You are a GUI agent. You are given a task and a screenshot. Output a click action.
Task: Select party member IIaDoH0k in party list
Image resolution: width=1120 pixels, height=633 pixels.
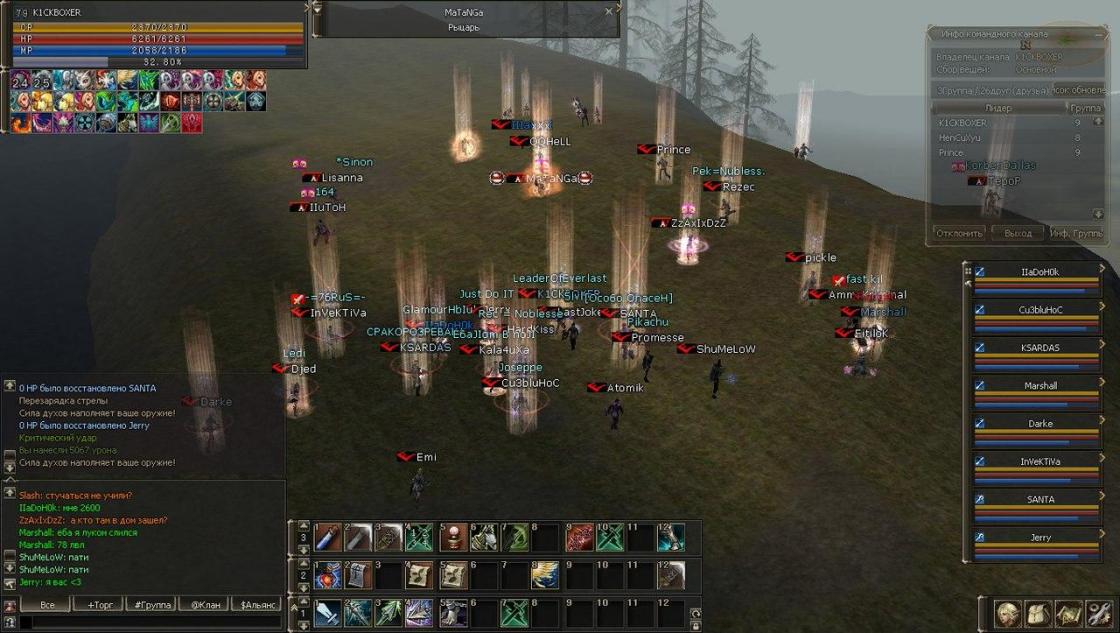[1039, 272]
